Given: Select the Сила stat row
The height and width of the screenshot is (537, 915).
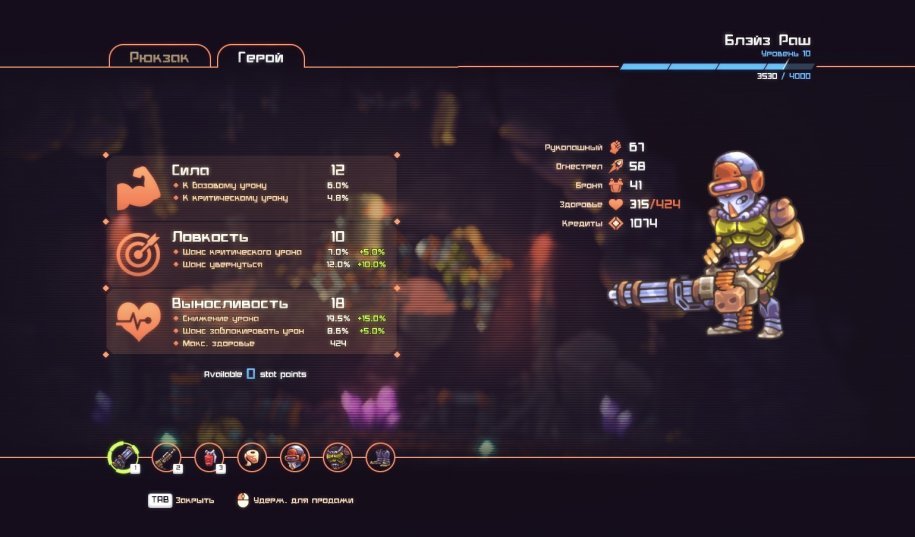Looking at the screenshot, I should (x=252, y=185).
